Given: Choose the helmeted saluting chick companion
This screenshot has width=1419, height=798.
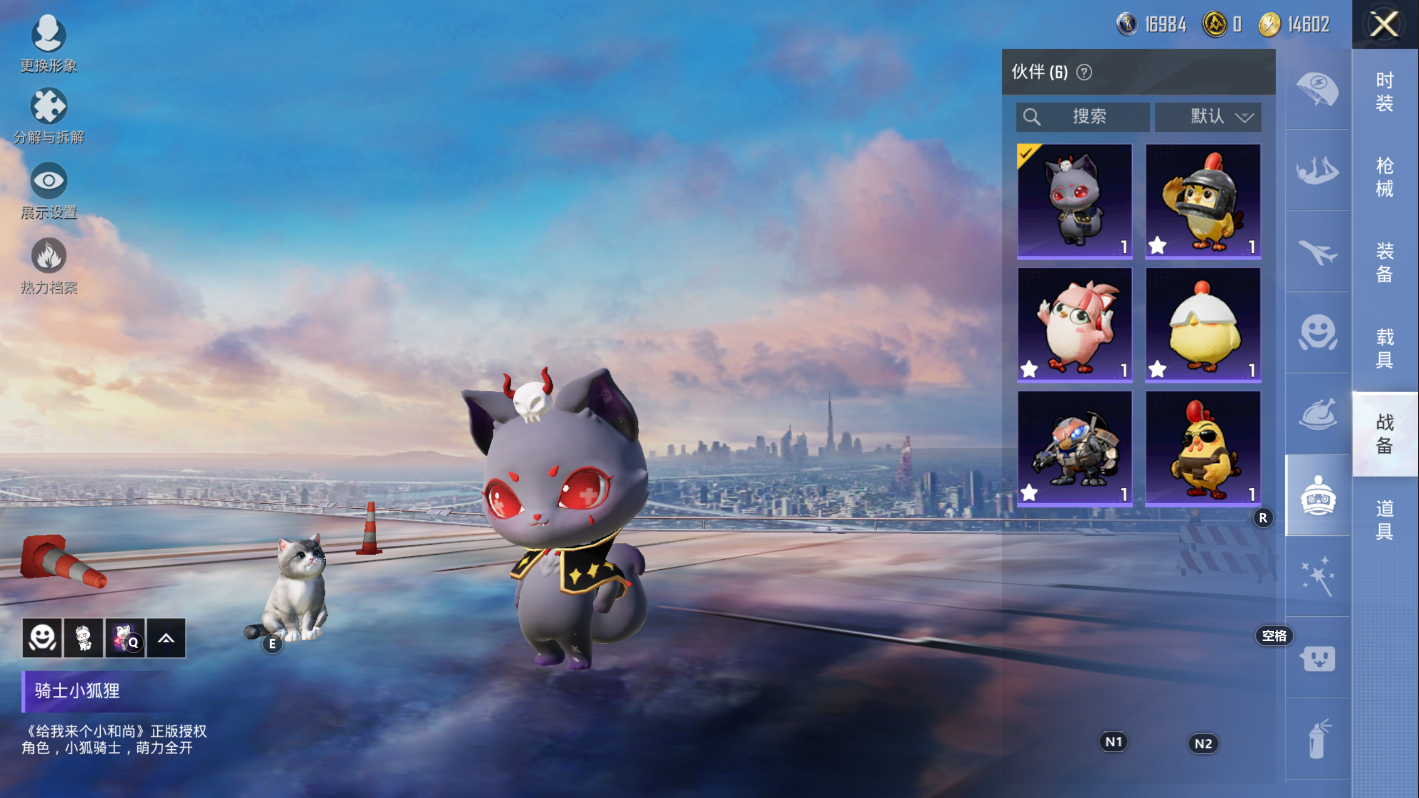Looking at the screenshot, I should point(1203,201).
